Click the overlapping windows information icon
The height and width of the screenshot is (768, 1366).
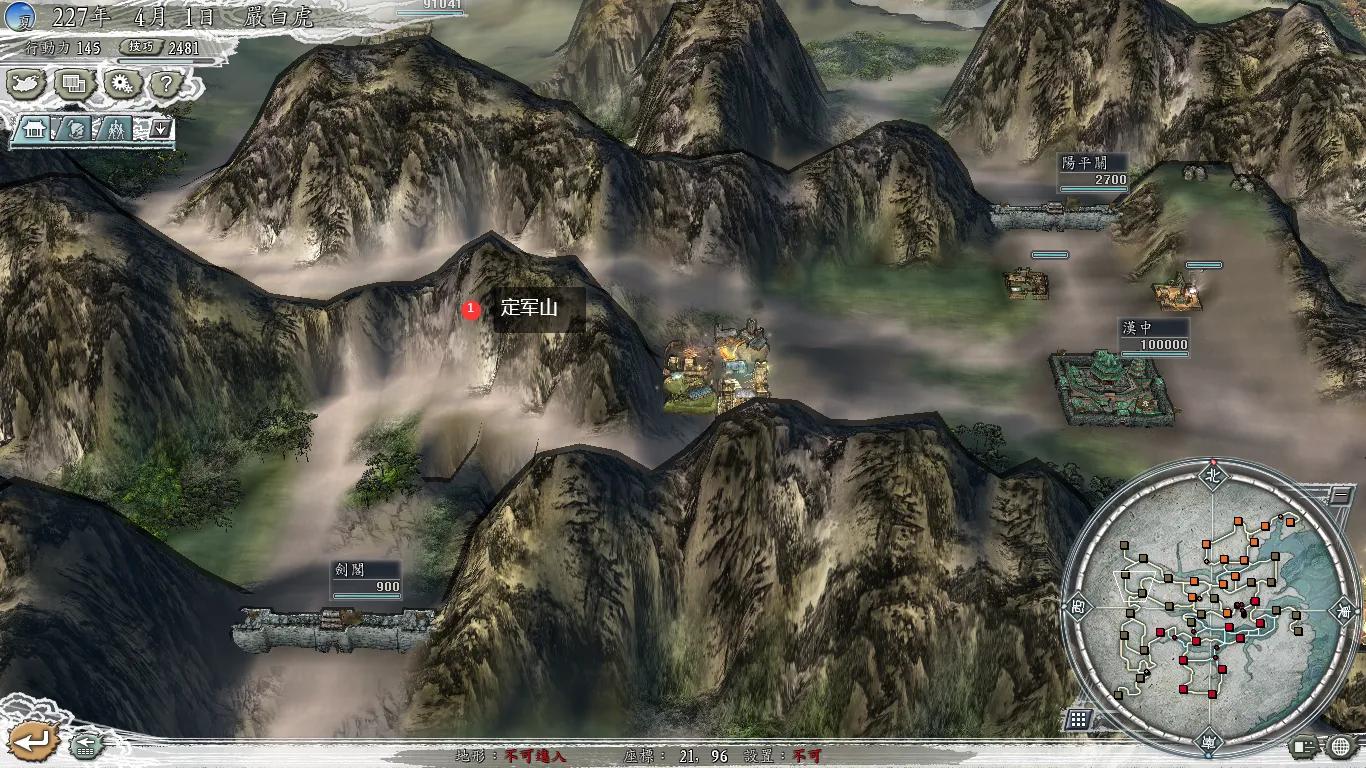72,84
